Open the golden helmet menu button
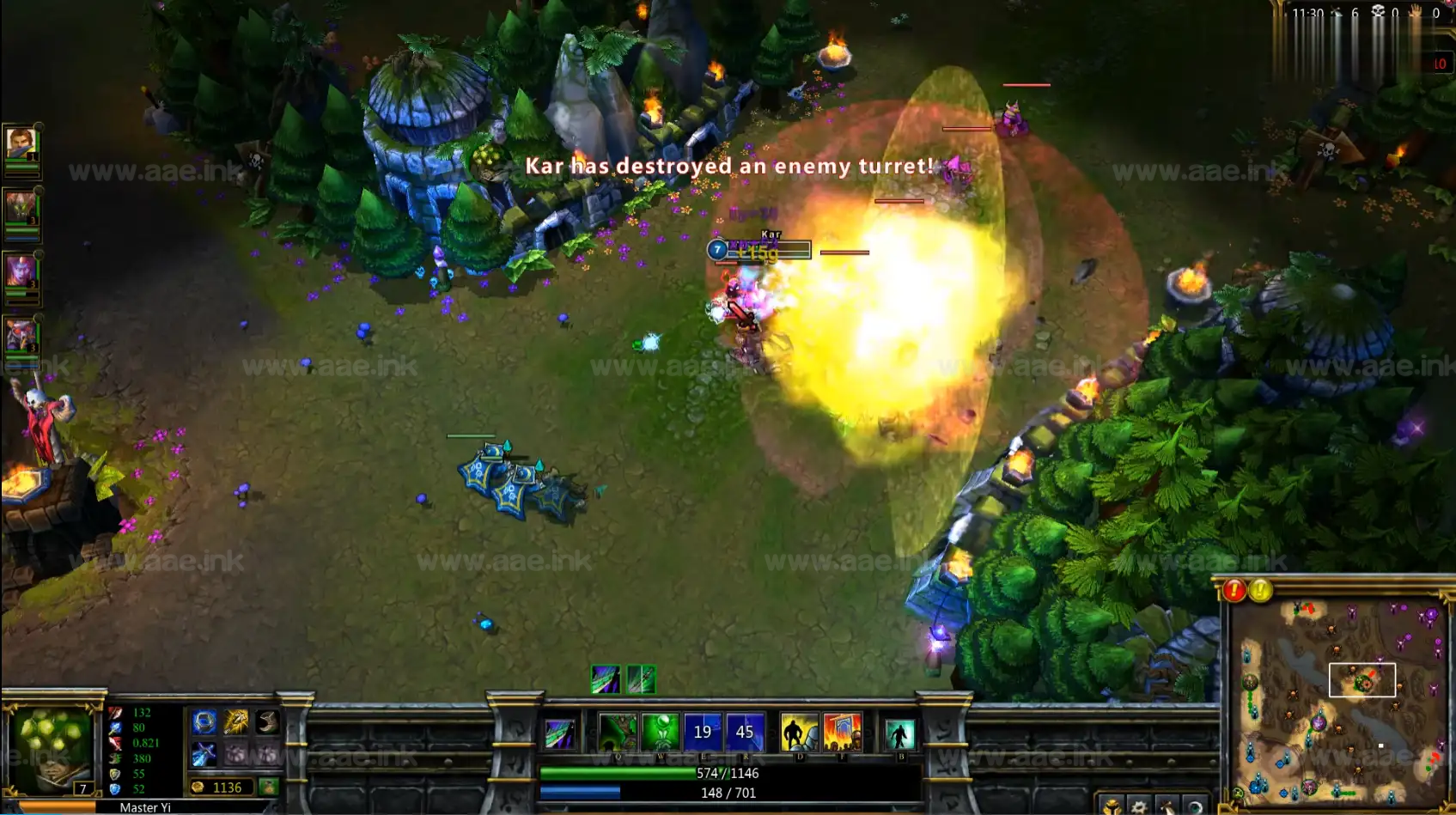 coord(1112,806)
